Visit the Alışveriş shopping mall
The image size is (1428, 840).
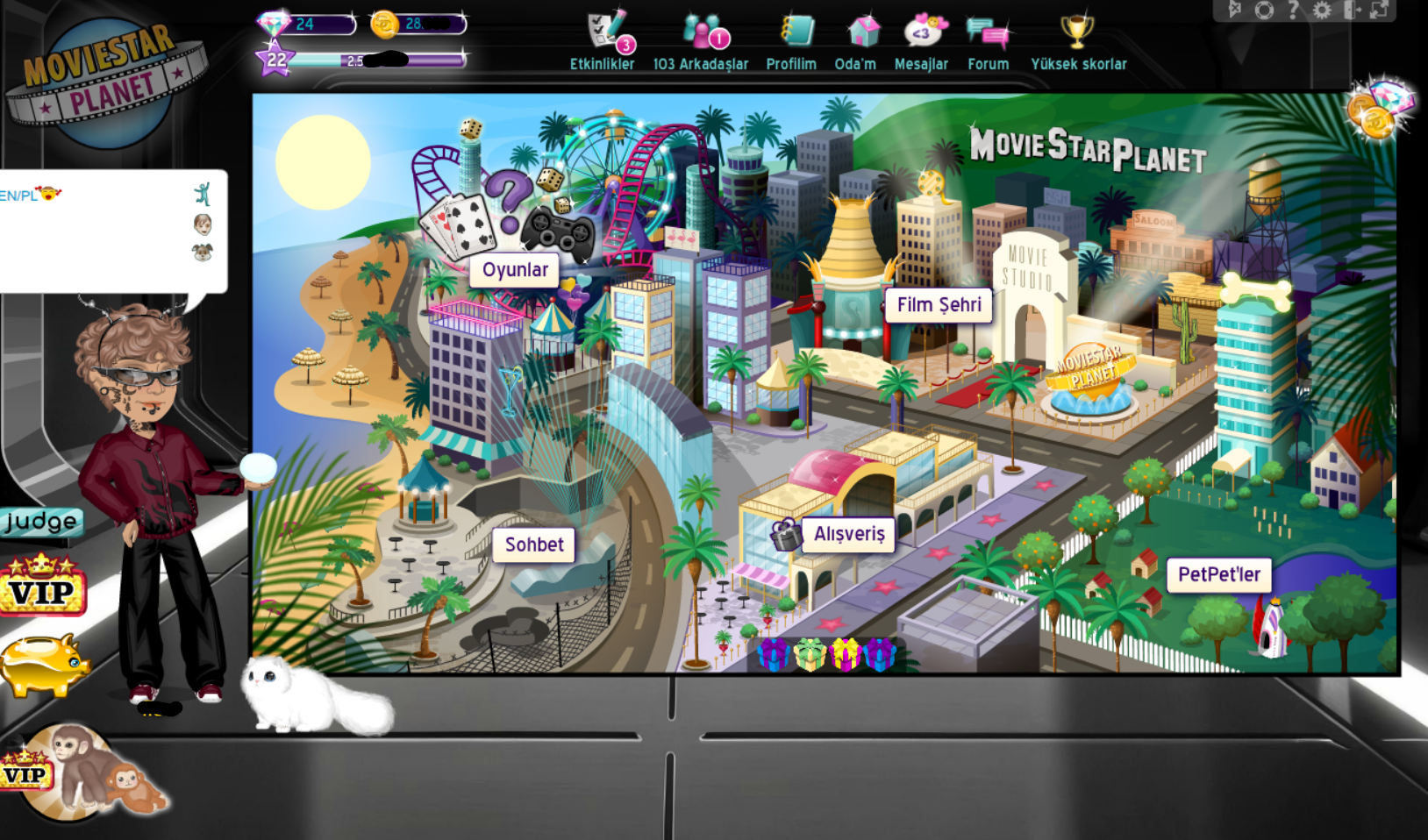pyautogui.click(x=849, y=534)
